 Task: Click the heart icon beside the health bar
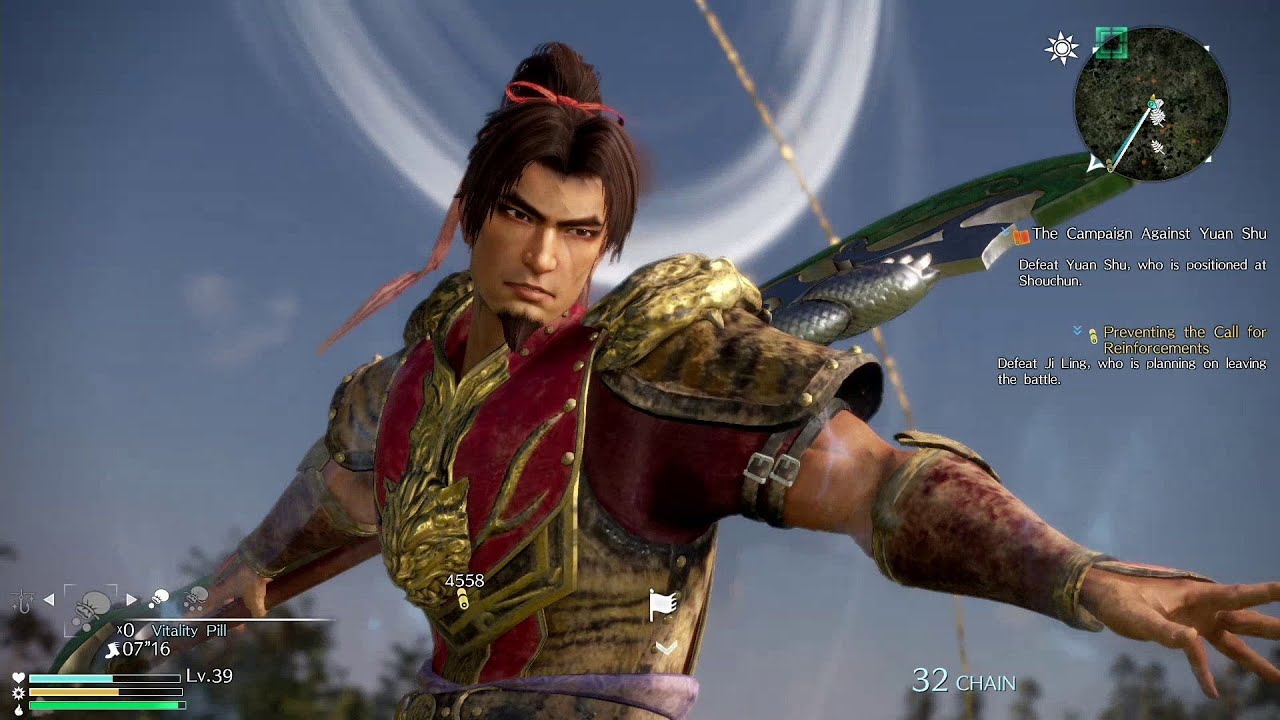[x=19, y=677]
